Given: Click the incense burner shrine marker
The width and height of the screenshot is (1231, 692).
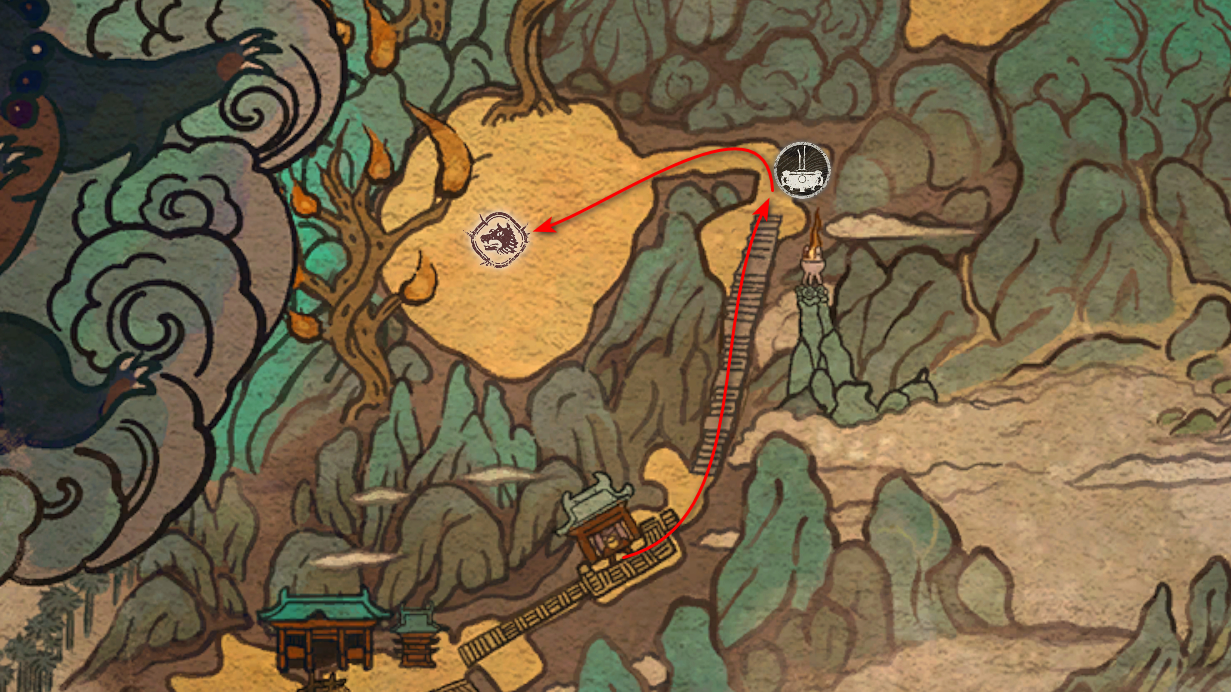Looking at the screenshot, I should point(803,172).
